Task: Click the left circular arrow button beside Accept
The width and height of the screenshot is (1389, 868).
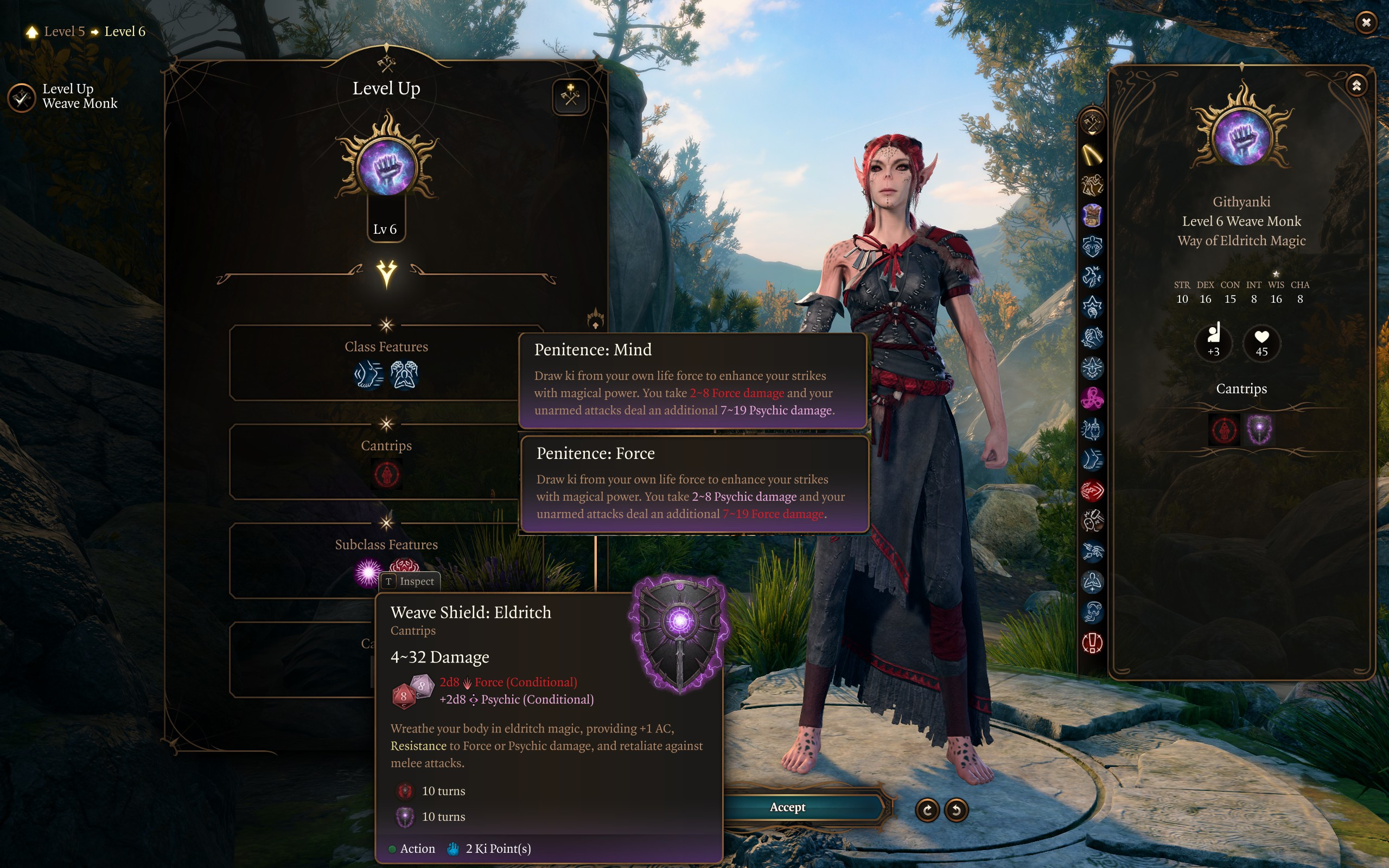Action: 927,809
